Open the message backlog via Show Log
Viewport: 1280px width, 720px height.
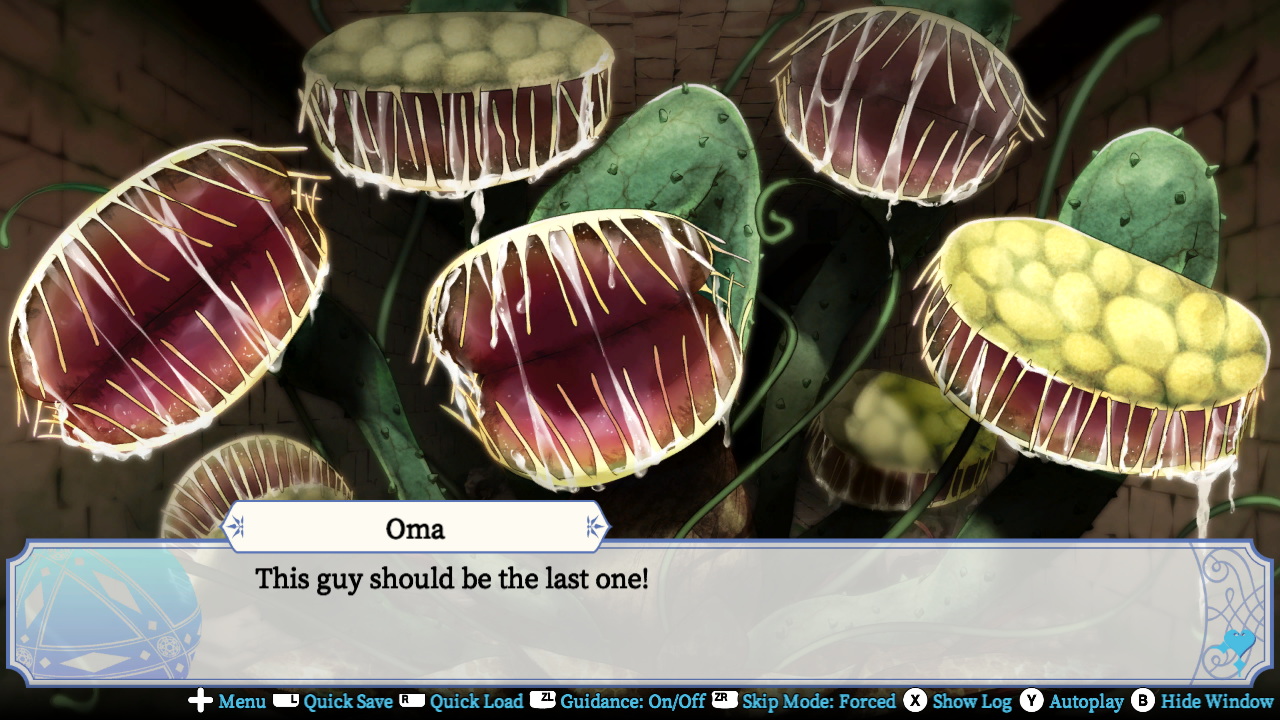pos(970,702)
